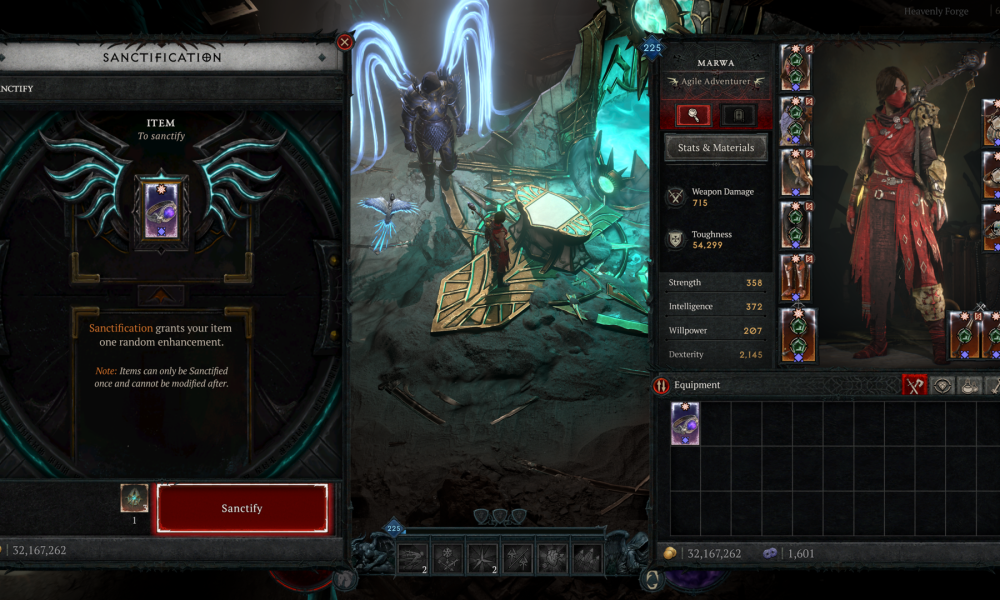Switch to the crossed-weapons Equipment tab
Viewport: 1000px width, 600px height.
(914, 385)
